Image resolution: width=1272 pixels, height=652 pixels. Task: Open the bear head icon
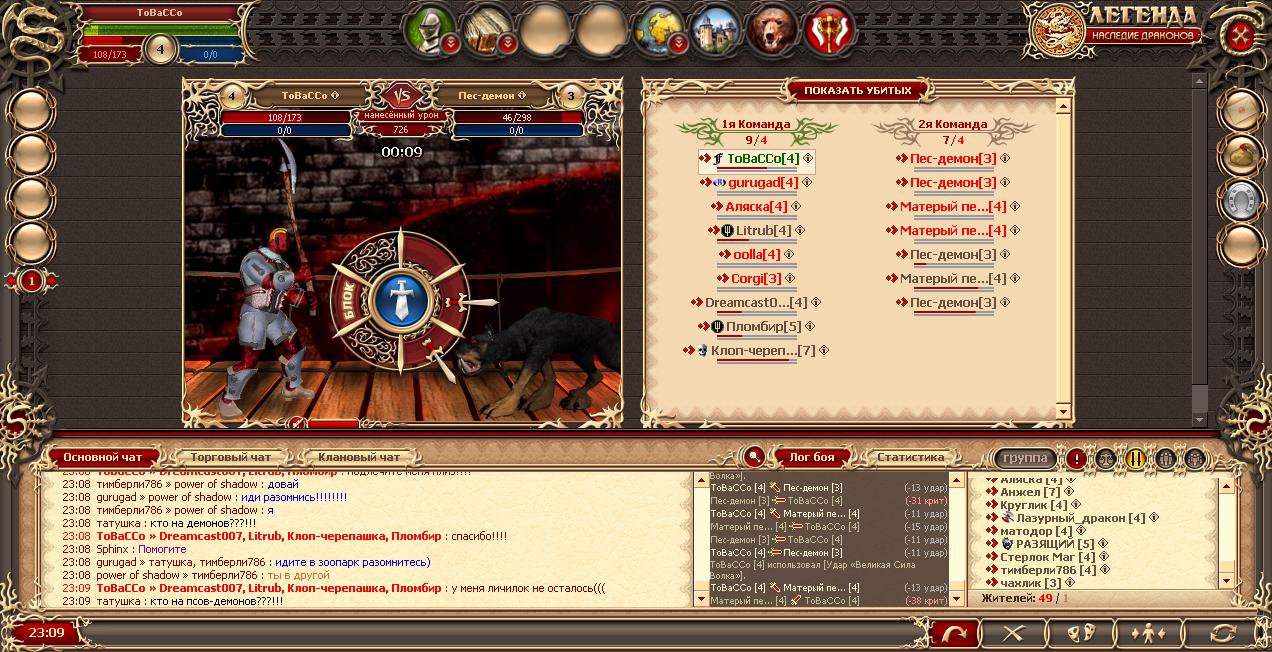pos(773,28)
